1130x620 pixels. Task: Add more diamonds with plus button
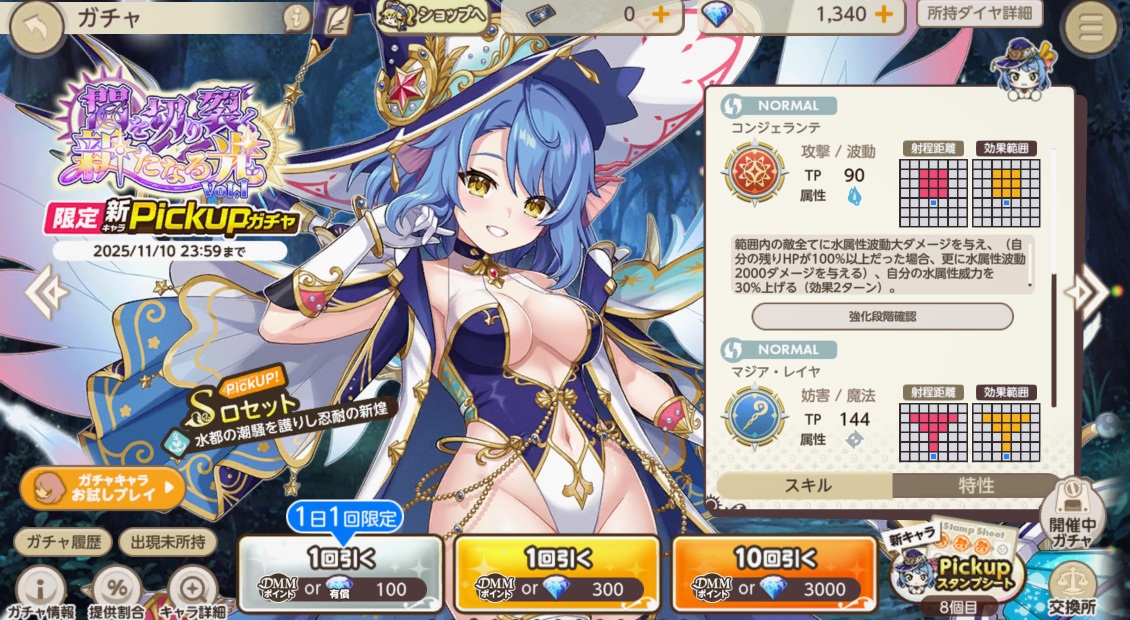pos(883,14)
